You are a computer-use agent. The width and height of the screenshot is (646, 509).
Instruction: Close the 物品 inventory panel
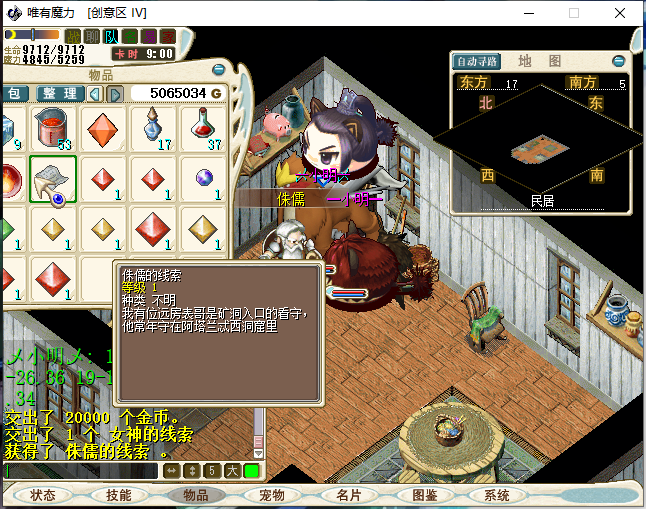coord(219,70)
